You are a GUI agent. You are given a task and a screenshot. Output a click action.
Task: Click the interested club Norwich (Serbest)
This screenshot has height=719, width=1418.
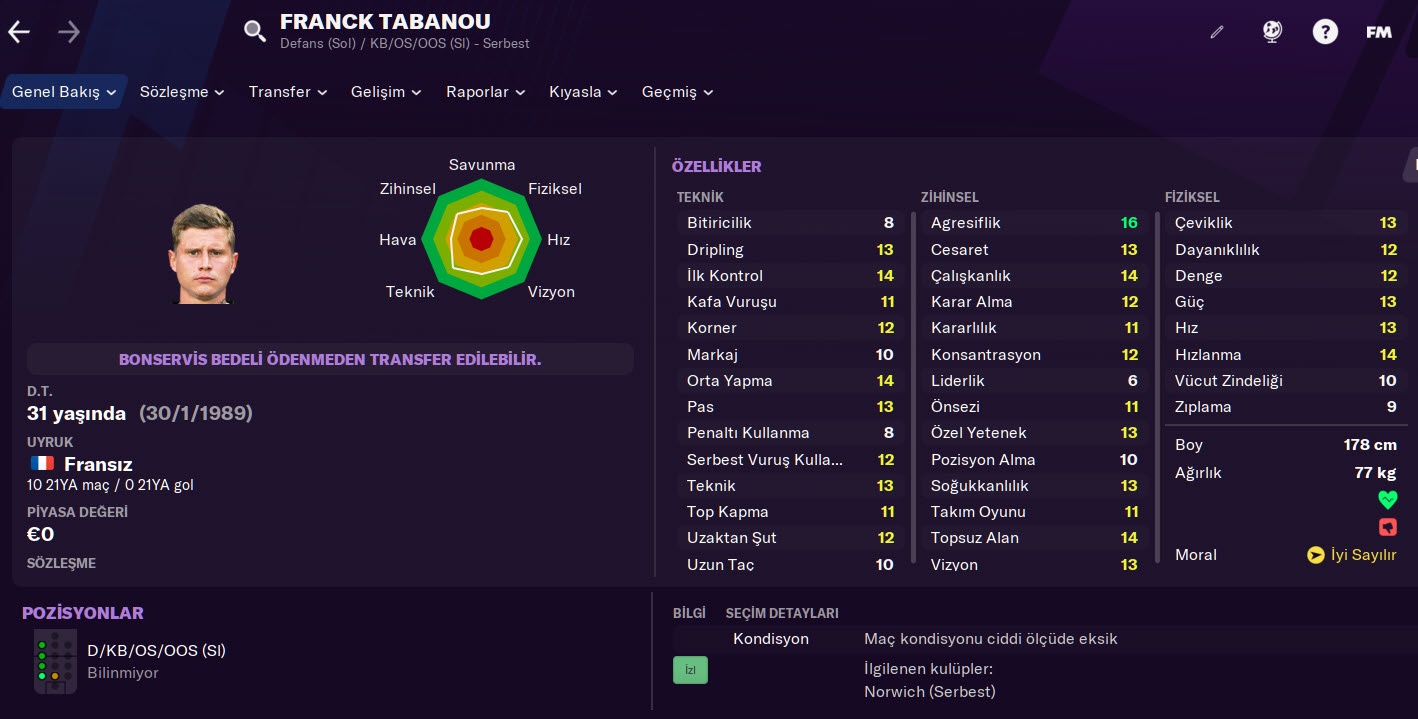pyautogui.click(x=929, y=692)
